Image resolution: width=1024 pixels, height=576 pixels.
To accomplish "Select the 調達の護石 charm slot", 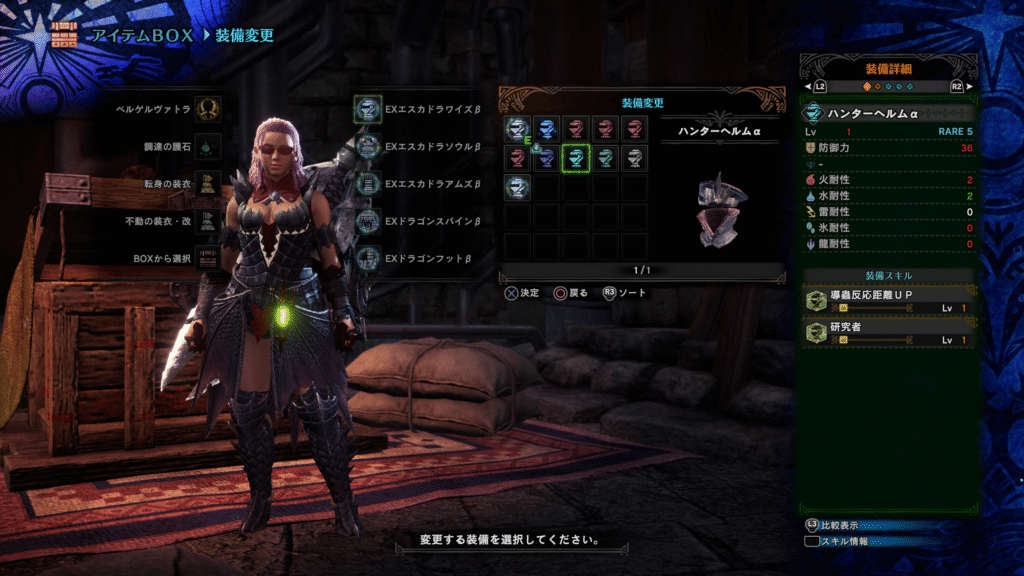I will point(208,146).
